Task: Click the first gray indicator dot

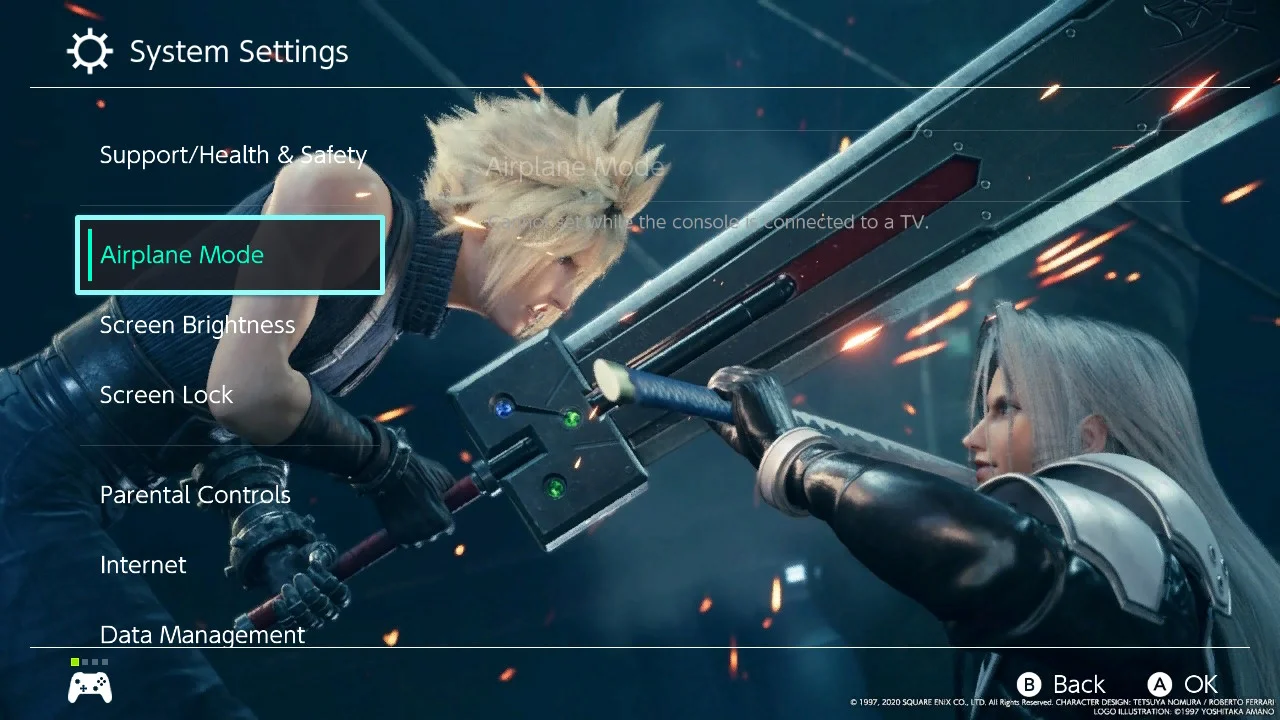Action: pos(85,661)
